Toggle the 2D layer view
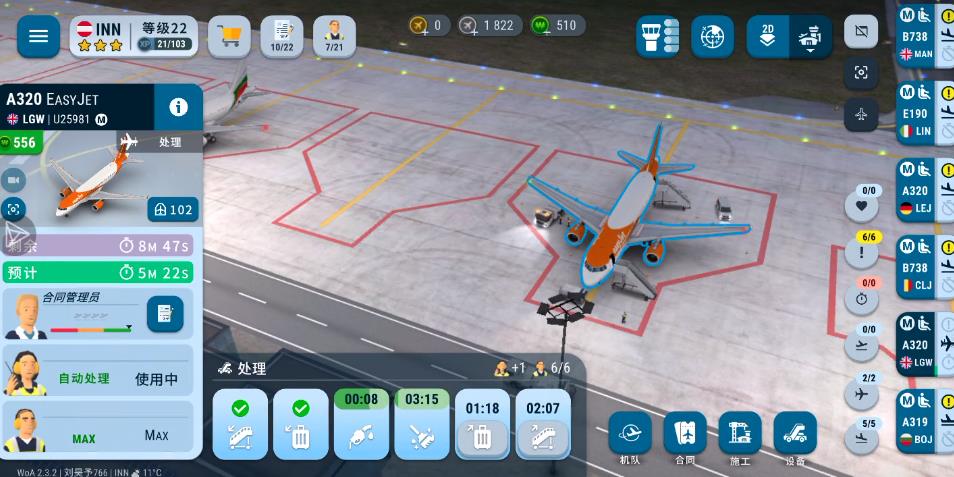This screenshot has height=477, width=954. pos(767,37)
